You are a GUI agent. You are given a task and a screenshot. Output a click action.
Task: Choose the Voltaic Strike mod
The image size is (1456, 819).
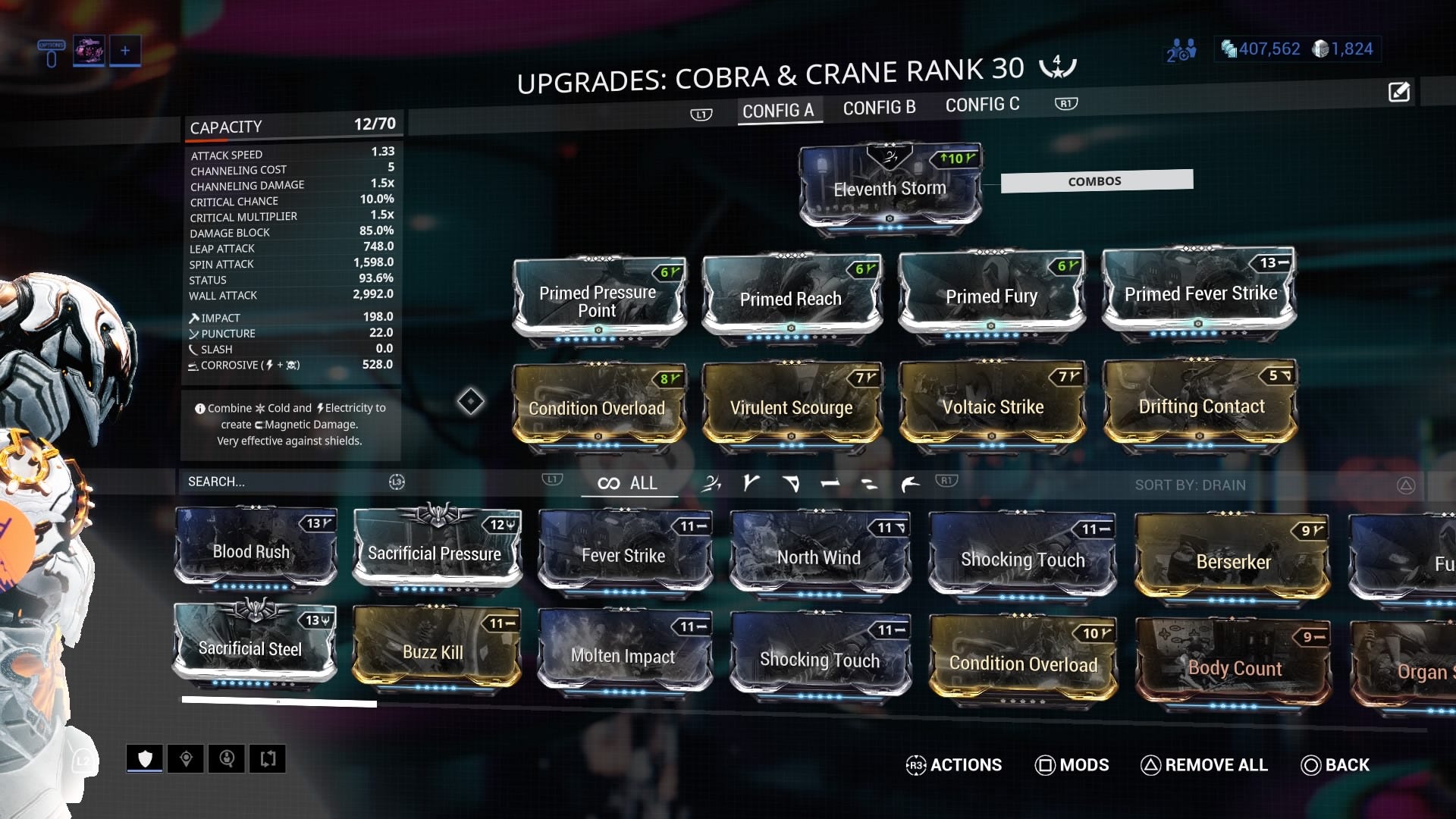992,406
